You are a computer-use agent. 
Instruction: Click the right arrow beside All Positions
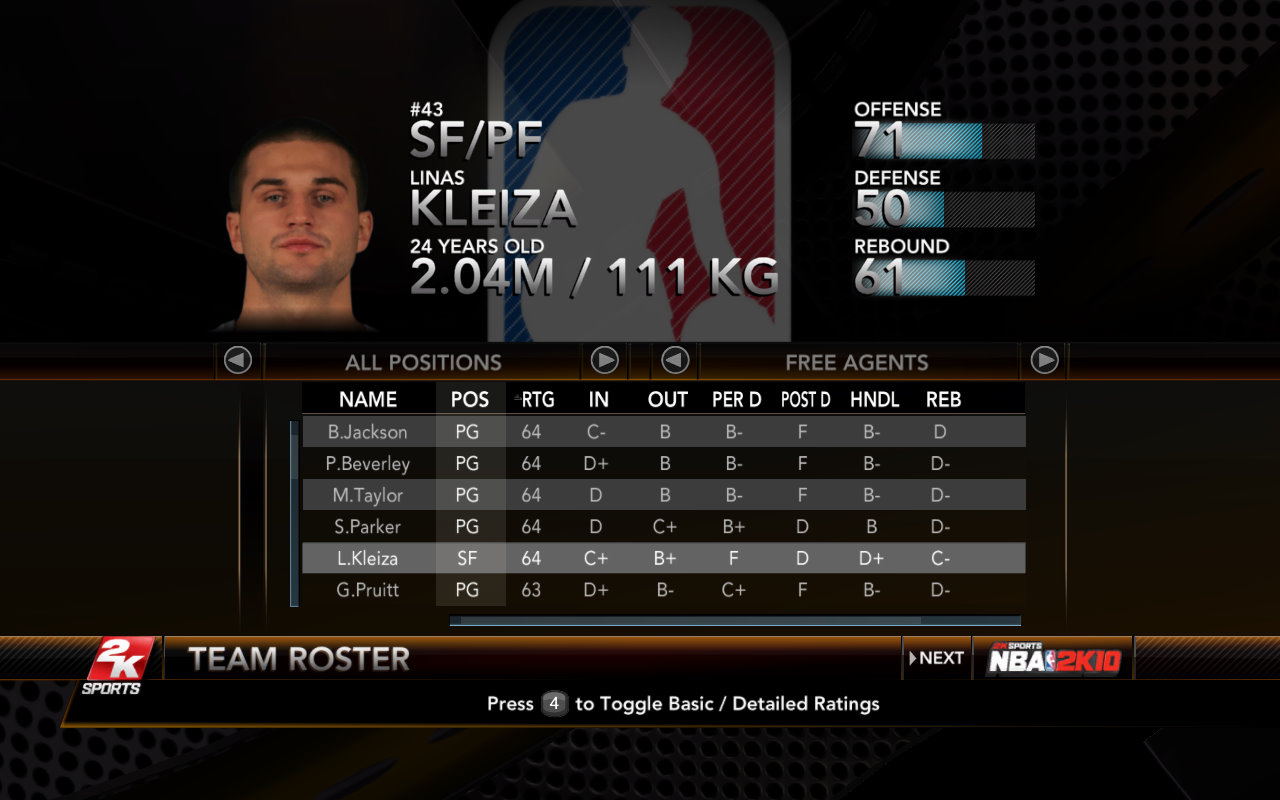click(x=604, y=360)
